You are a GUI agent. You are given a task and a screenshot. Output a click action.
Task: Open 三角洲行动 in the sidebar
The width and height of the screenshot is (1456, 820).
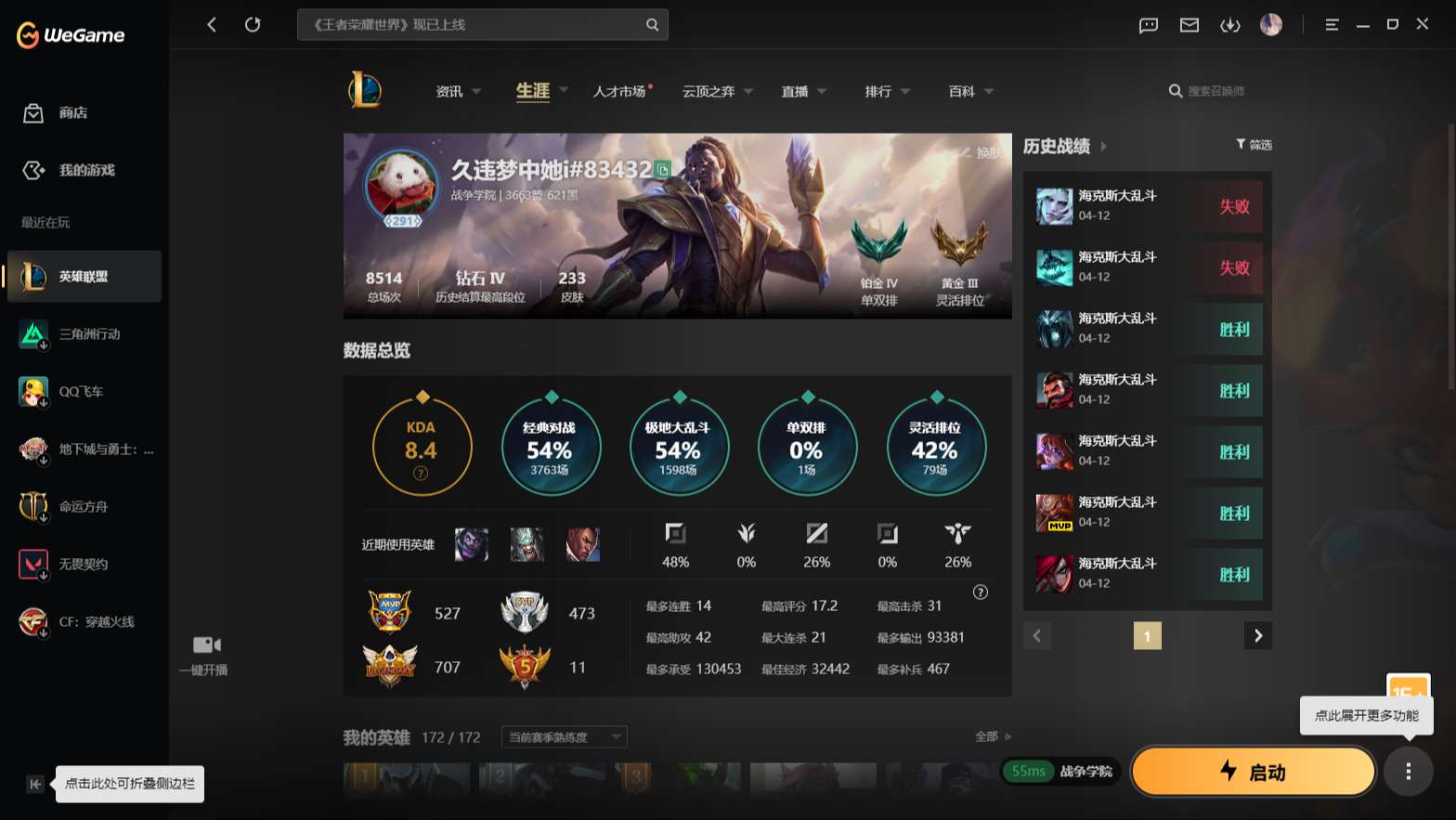pyautogui.click(x=84, y=334)
